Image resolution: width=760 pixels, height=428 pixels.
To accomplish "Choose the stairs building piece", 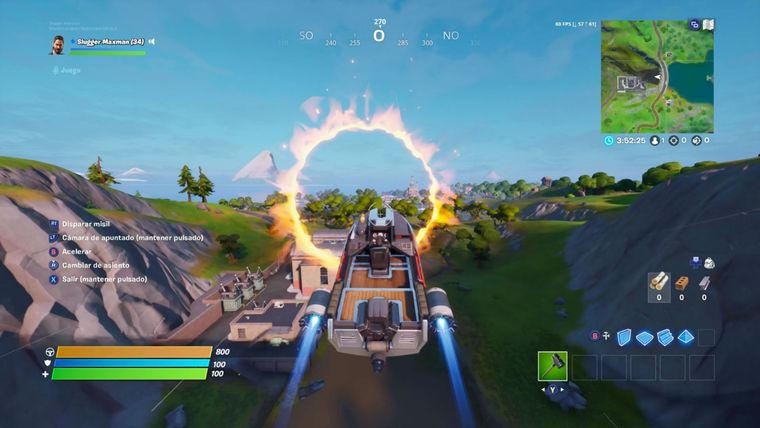I will tap(665, 337).
